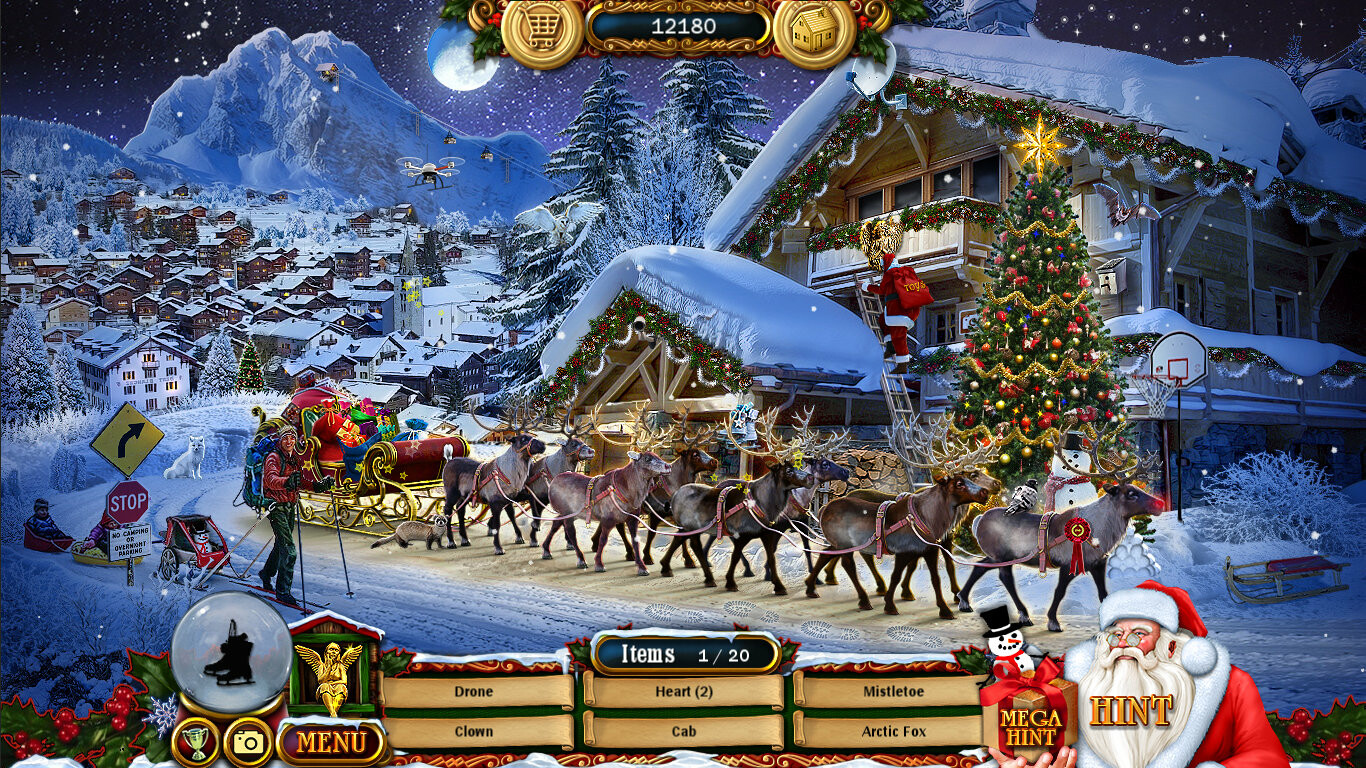Screen dimensions: 1366x768
Task: Open the MENU
Action: coord(331,741)
